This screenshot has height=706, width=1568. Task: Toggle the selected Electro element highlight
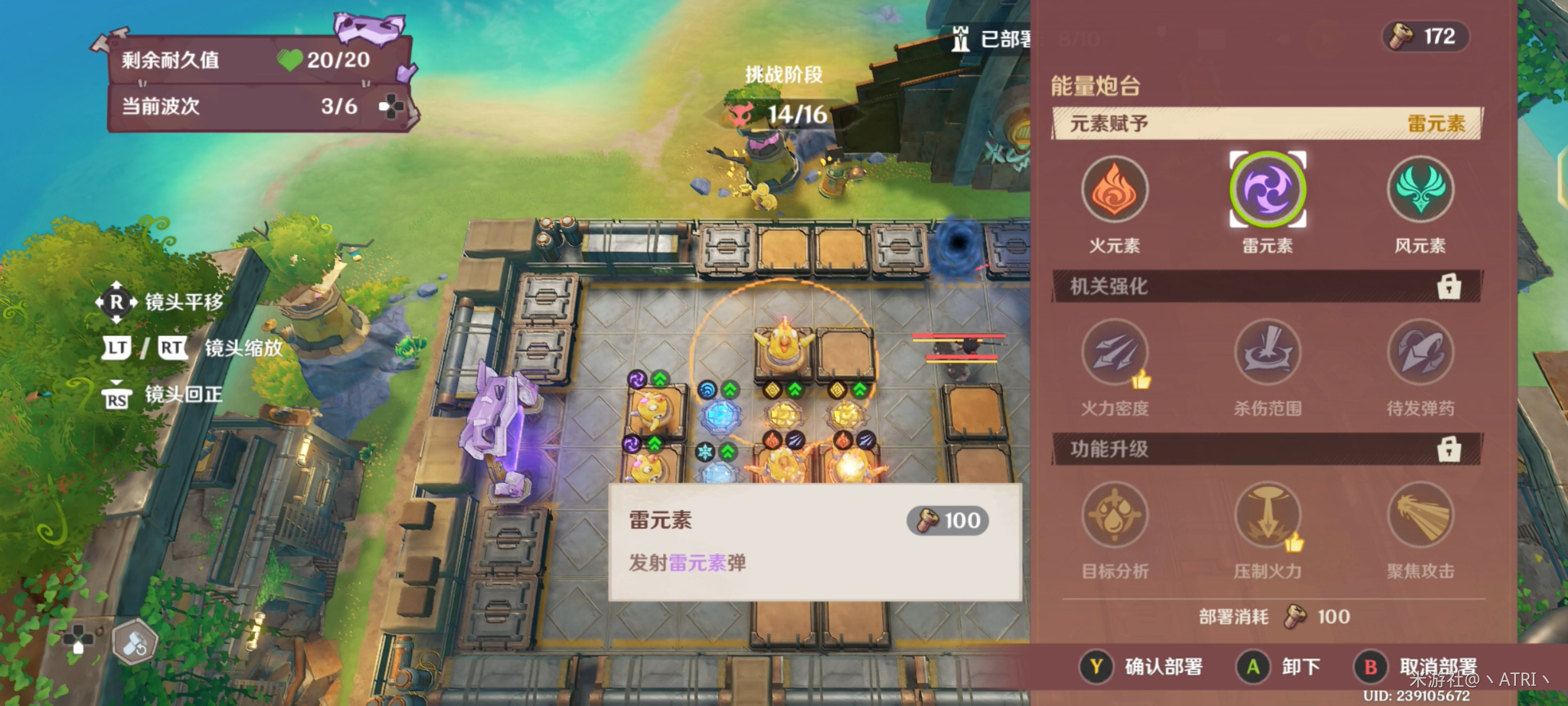(1267, 191)
